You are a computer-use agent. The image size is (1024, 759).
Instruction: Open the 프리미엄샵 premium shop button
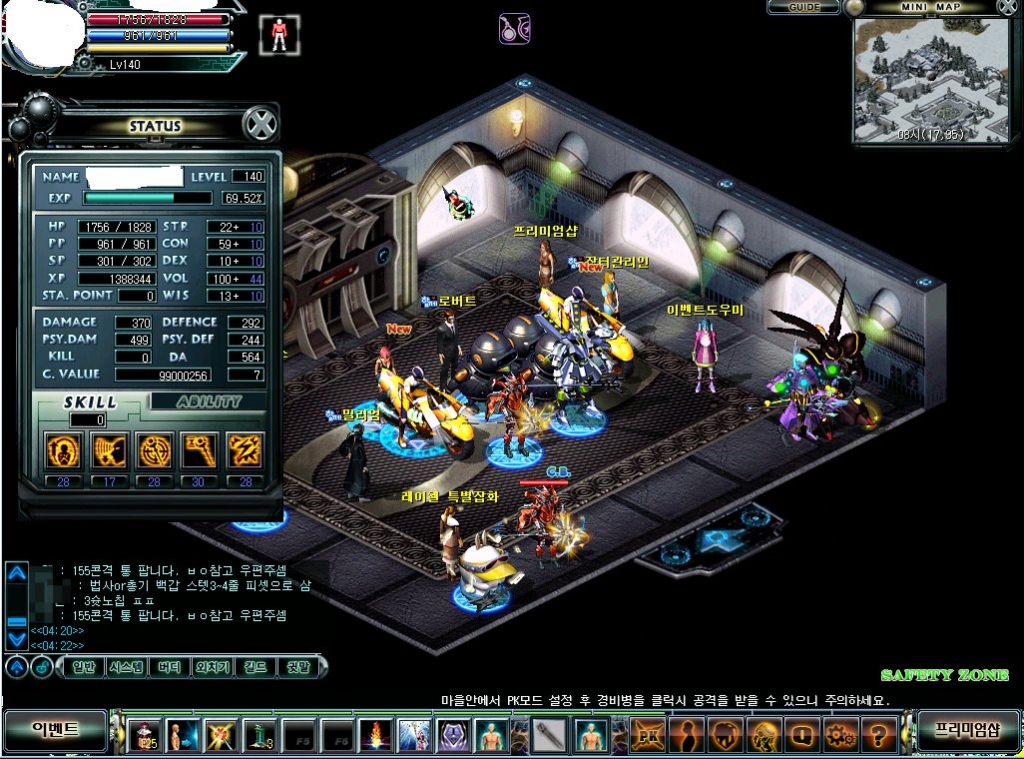point(967,729)
